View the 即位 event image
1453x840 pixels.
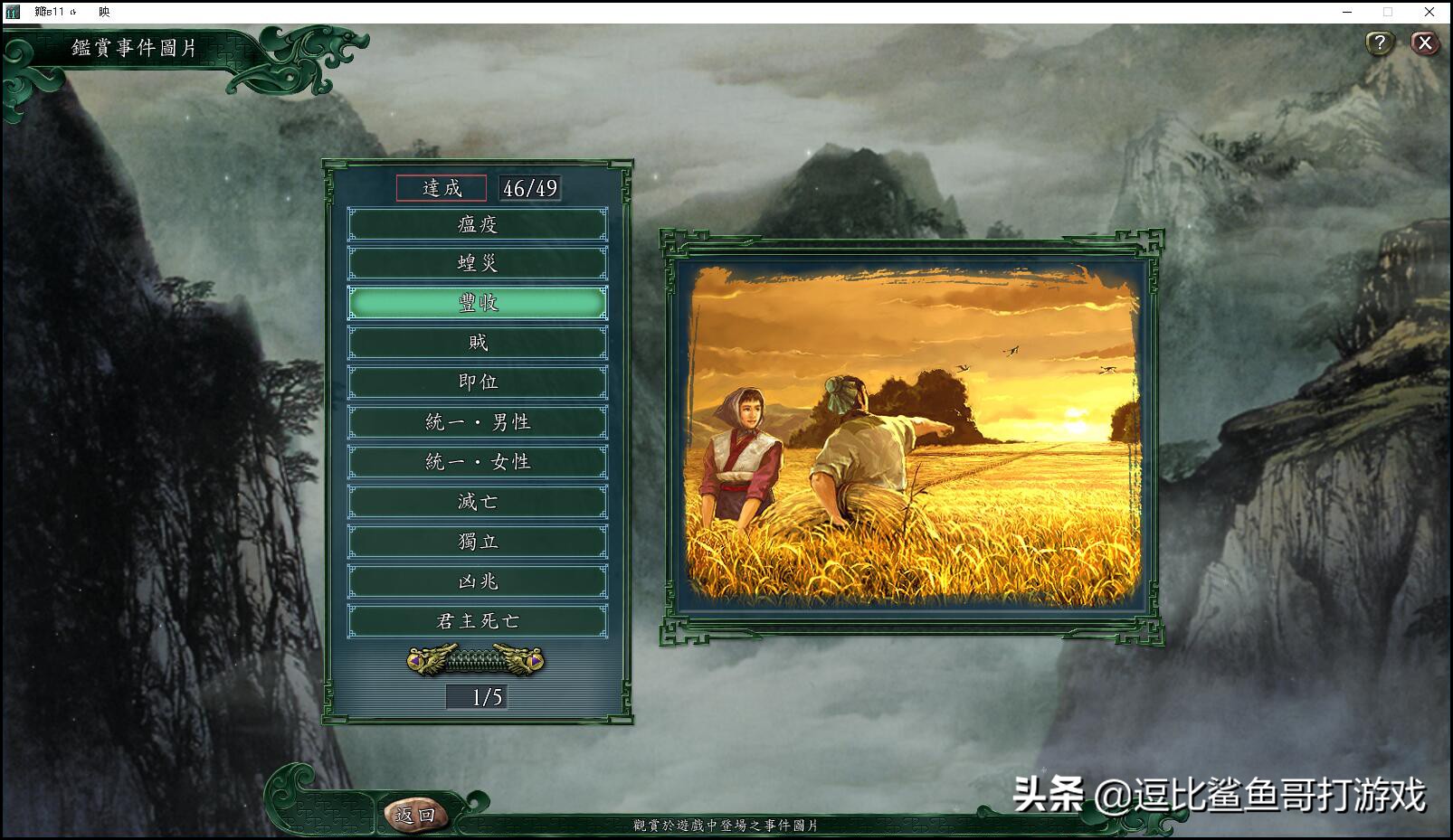click(478, 382)
